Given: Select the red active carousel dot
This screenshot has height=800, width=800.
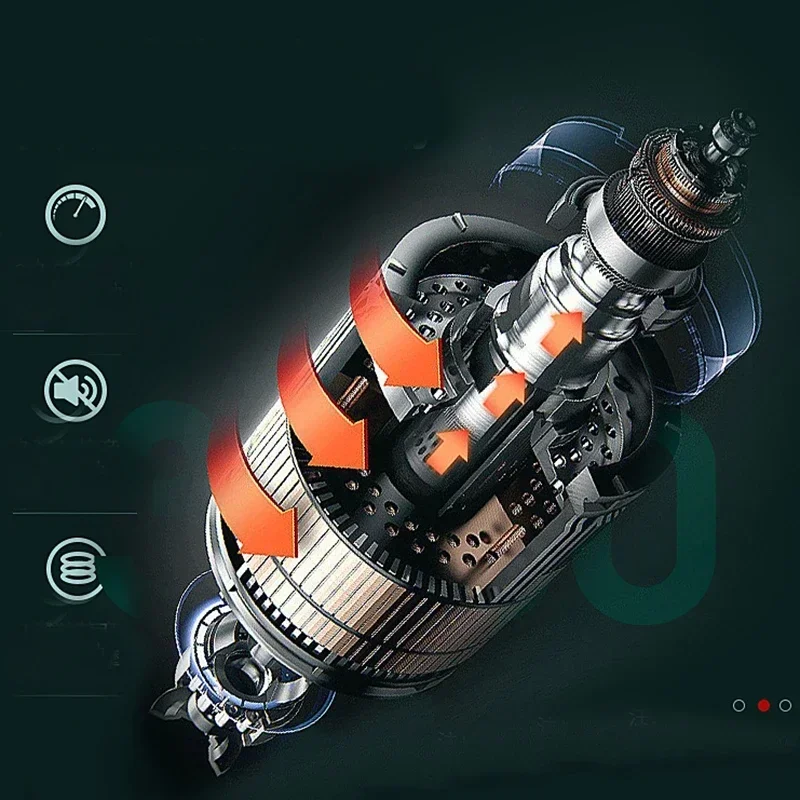Looking at the screenshot, I should click(x=763, y=705).
